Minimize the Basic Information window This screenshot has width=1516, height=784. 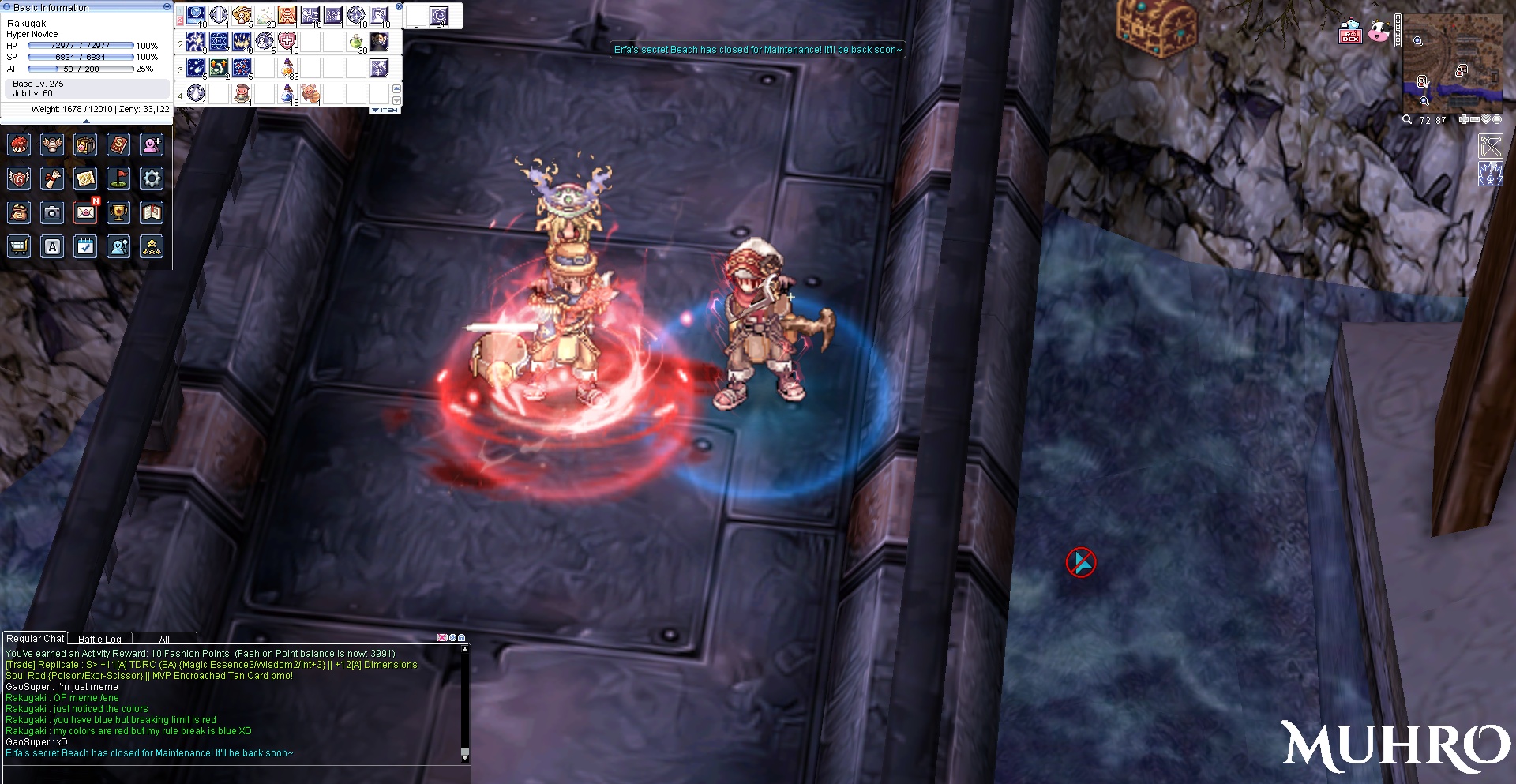click(x=167, y=6)
